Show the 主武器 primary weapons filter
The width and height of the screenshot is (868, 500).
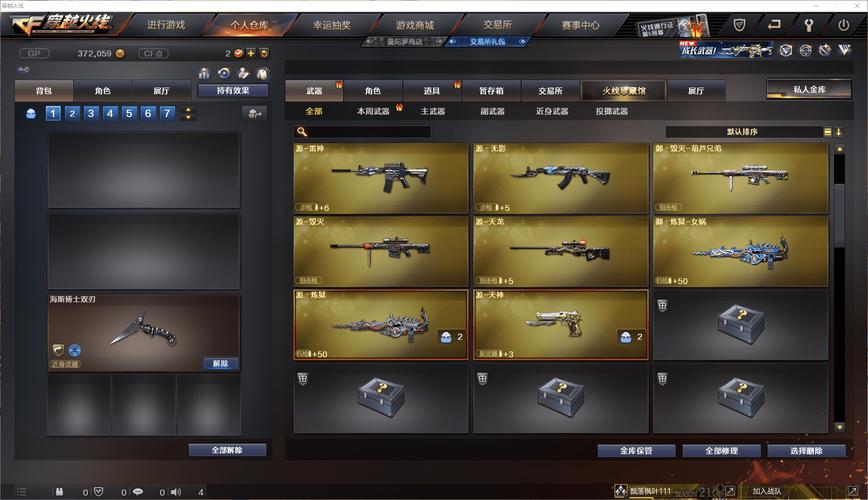pyautogui.click(x=432, y=111)
